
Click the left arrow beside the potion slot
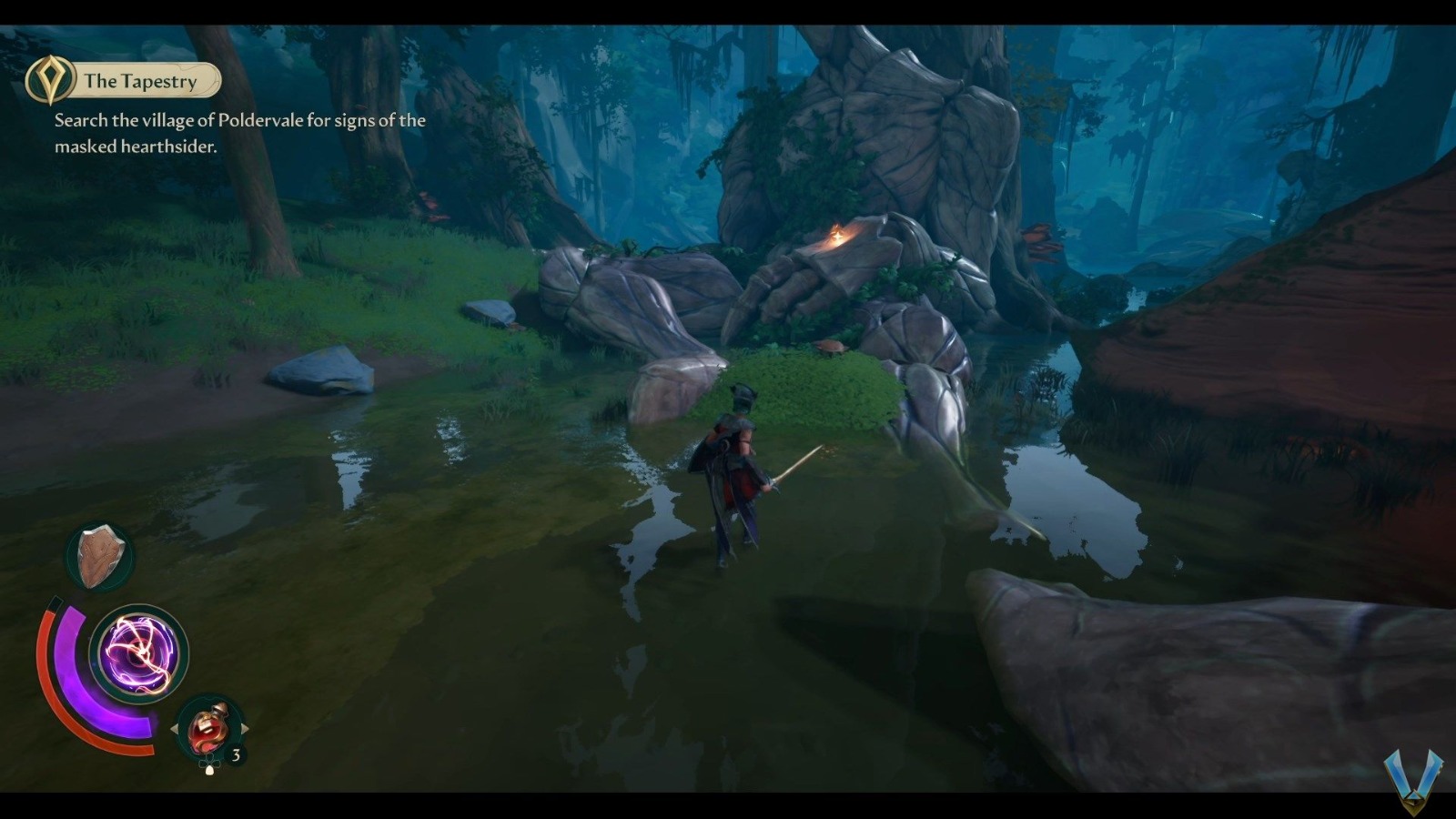(173, 728)
